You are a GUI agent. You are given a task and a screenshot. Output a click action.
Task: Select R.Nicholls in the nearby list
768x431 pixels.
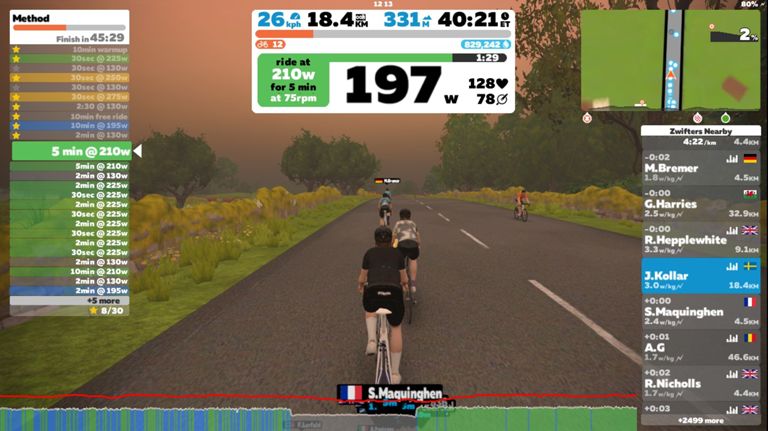(x=700, y=382)
